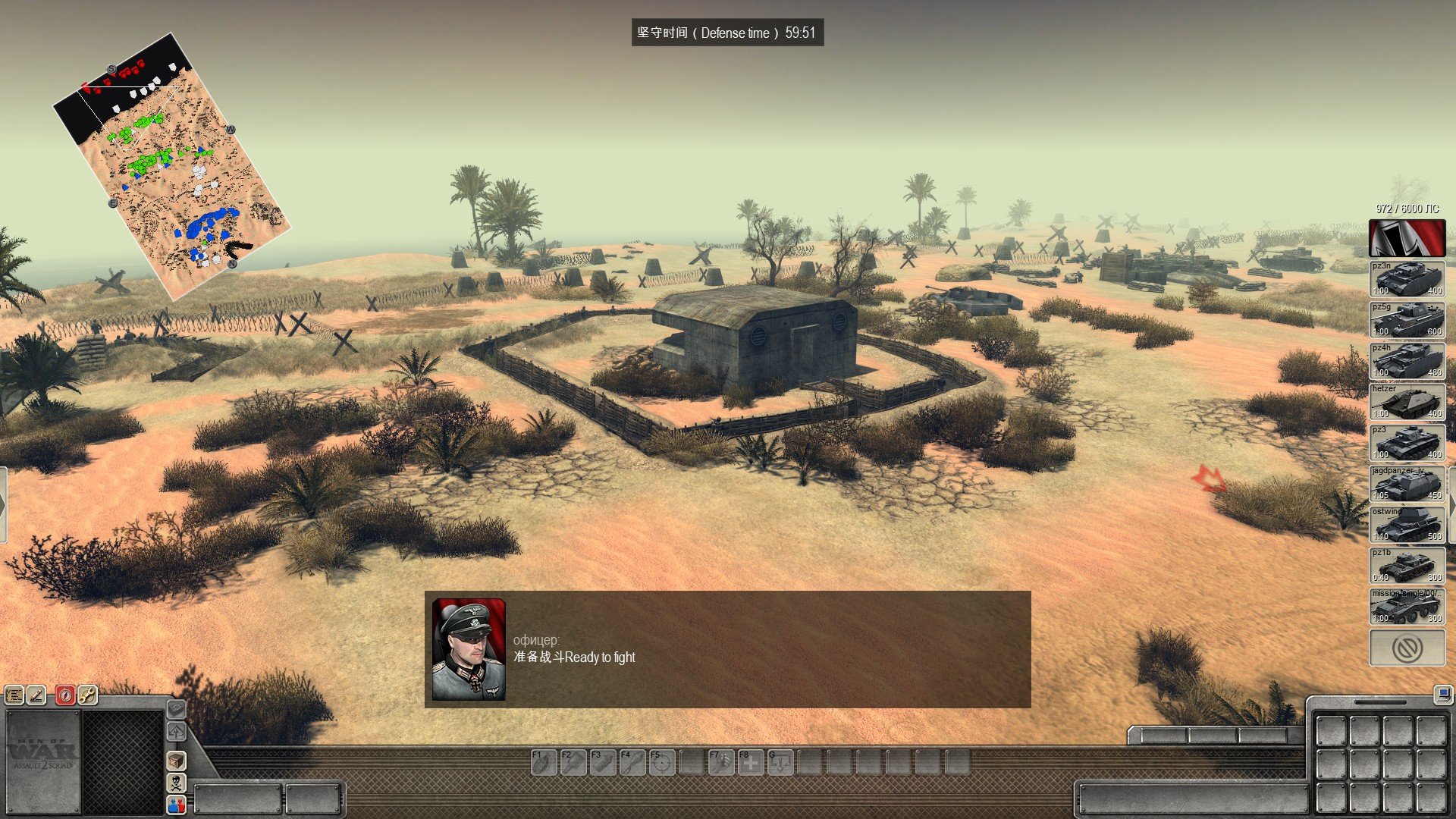The width and height of the screenshot is (1456, 819).
Task: Open the wrench settings button
Action: (87, 695)
